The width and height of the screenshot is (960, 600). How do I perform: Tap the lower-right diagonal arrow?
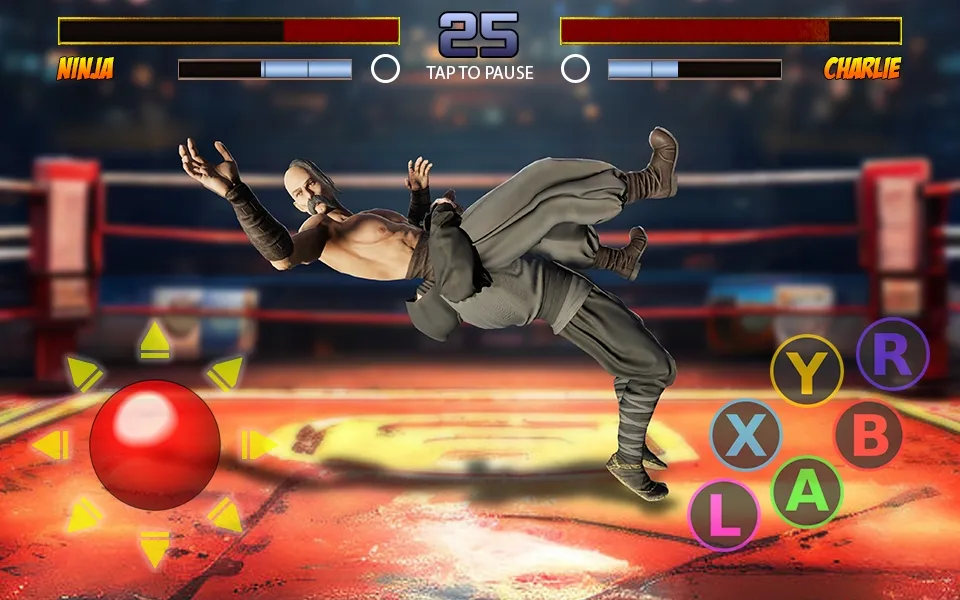coord(225,516)
